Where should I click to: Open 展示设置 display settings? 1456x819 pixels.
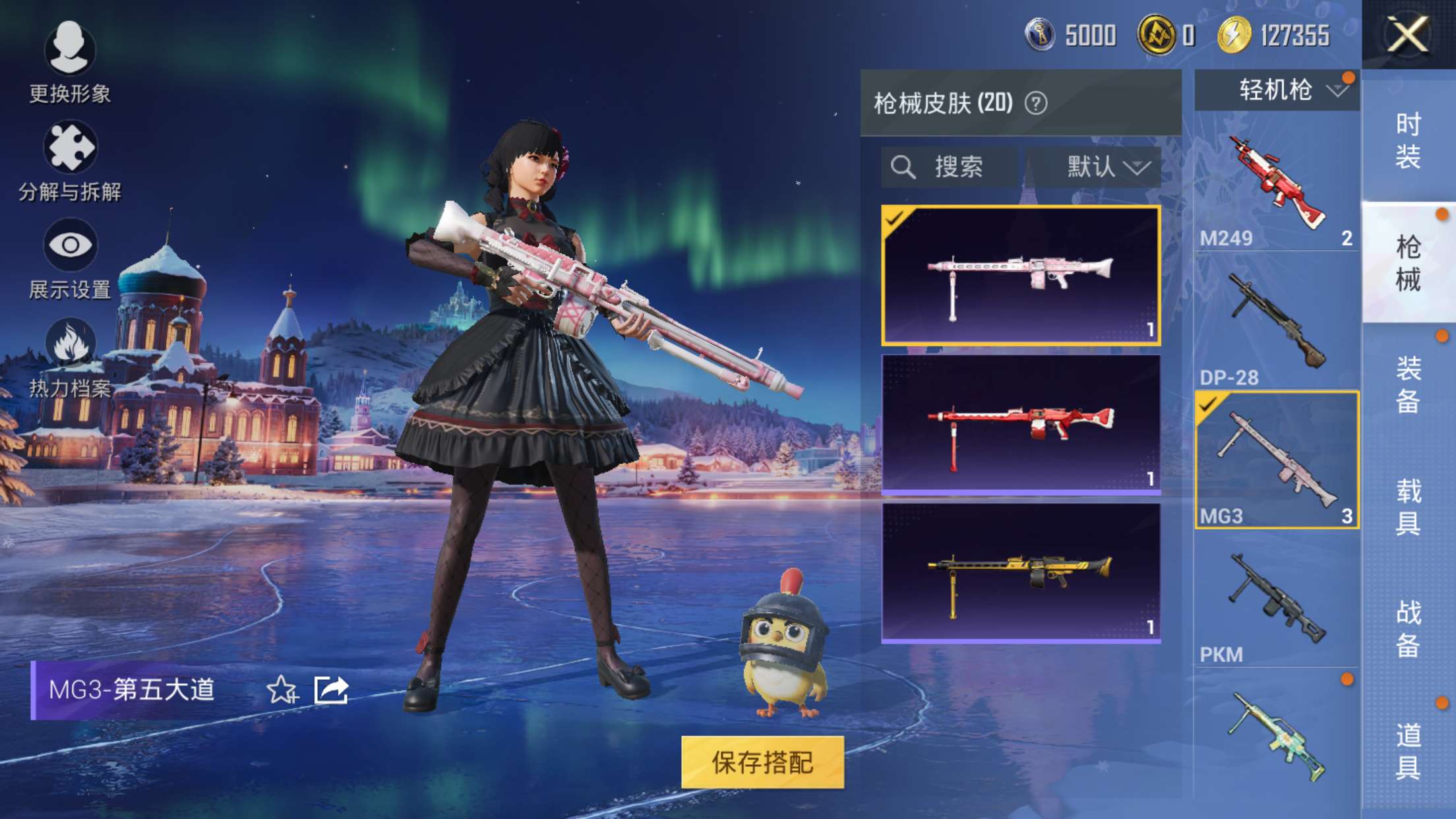69,258
